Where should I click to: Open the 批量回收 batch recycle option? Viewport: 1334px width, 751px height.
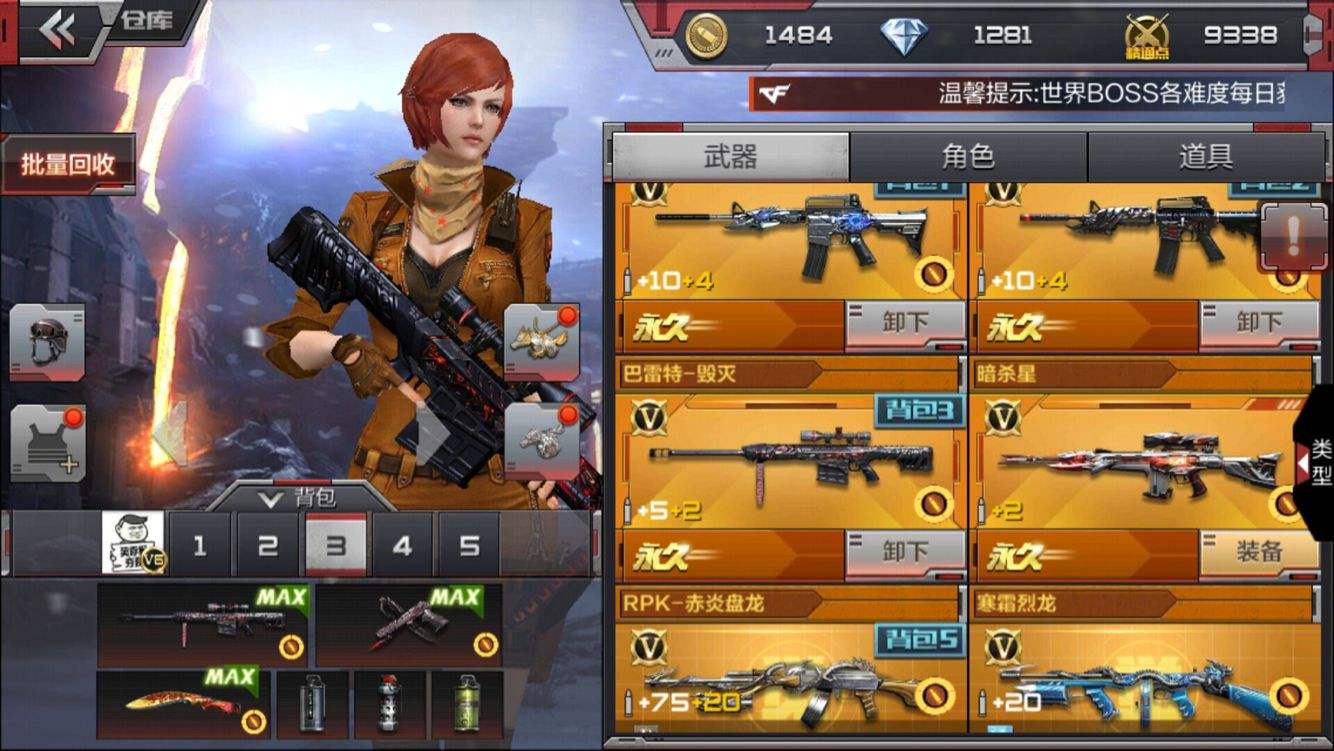pyautogui.click(x=68, y=165)
